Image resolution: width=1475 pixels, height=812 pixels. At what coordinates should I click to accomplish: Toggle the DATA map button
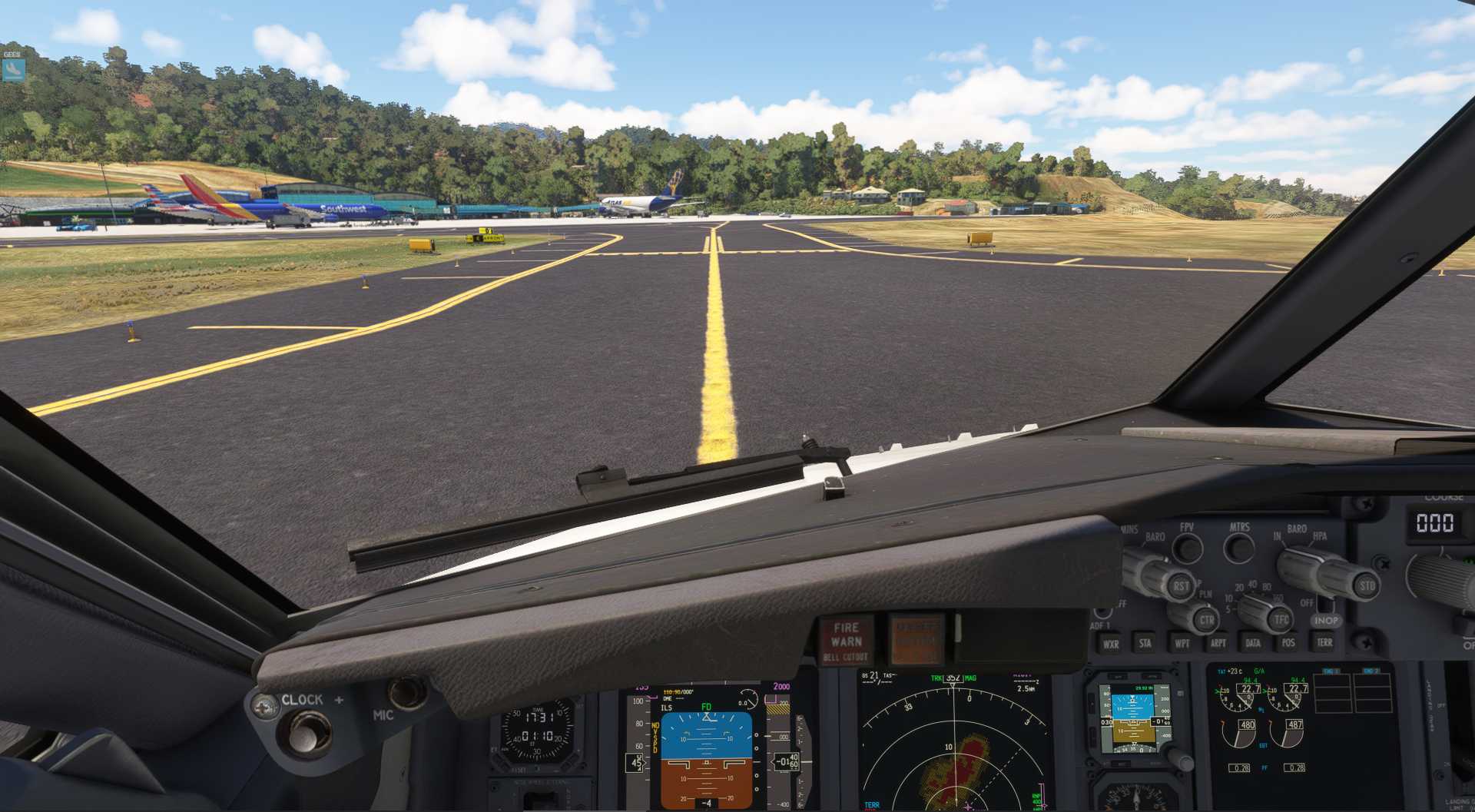pos(1253,644)
